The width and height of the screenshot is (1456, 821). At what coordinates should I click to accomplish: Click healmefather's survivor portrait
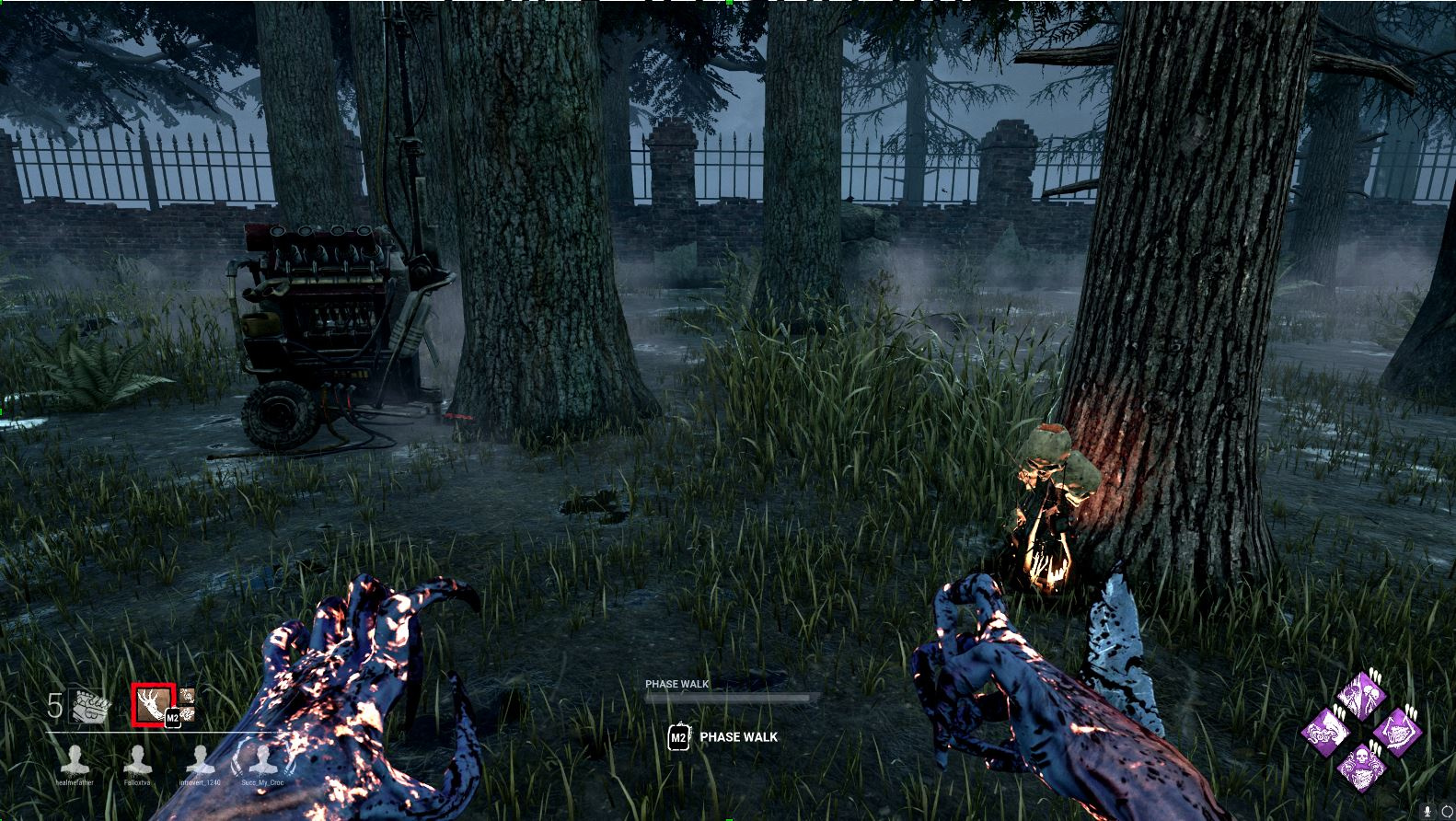[75, 758]
